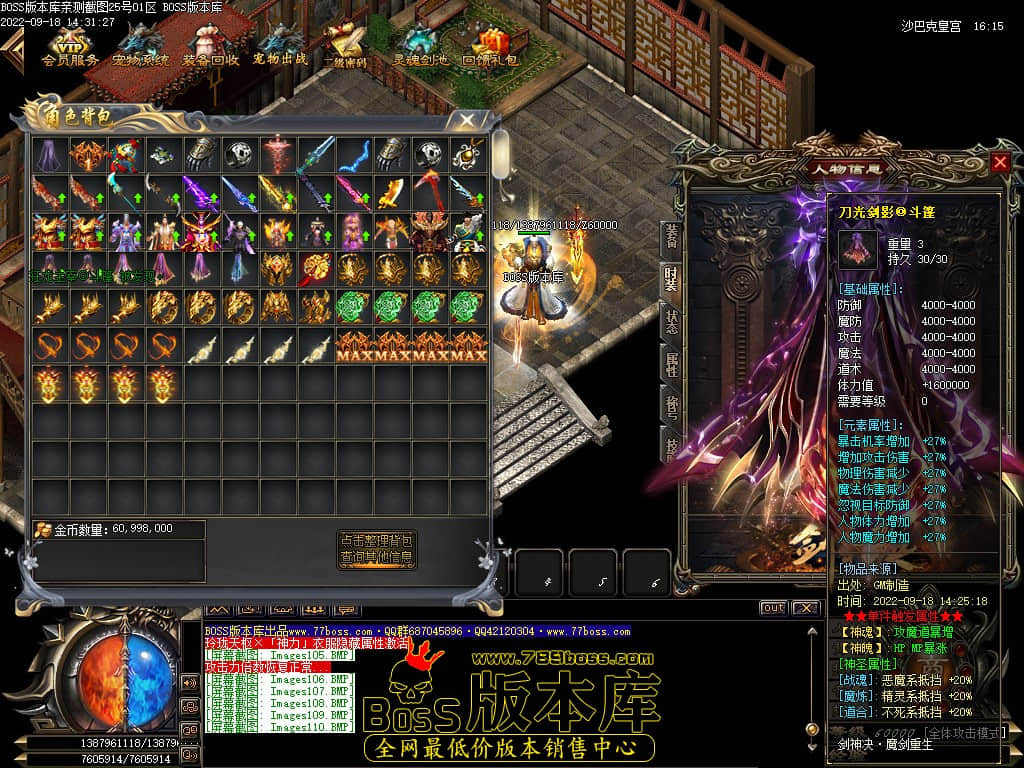Open the 灵魂剑池 soul sword pool
1024x768 pixels.
pos(420,46)
